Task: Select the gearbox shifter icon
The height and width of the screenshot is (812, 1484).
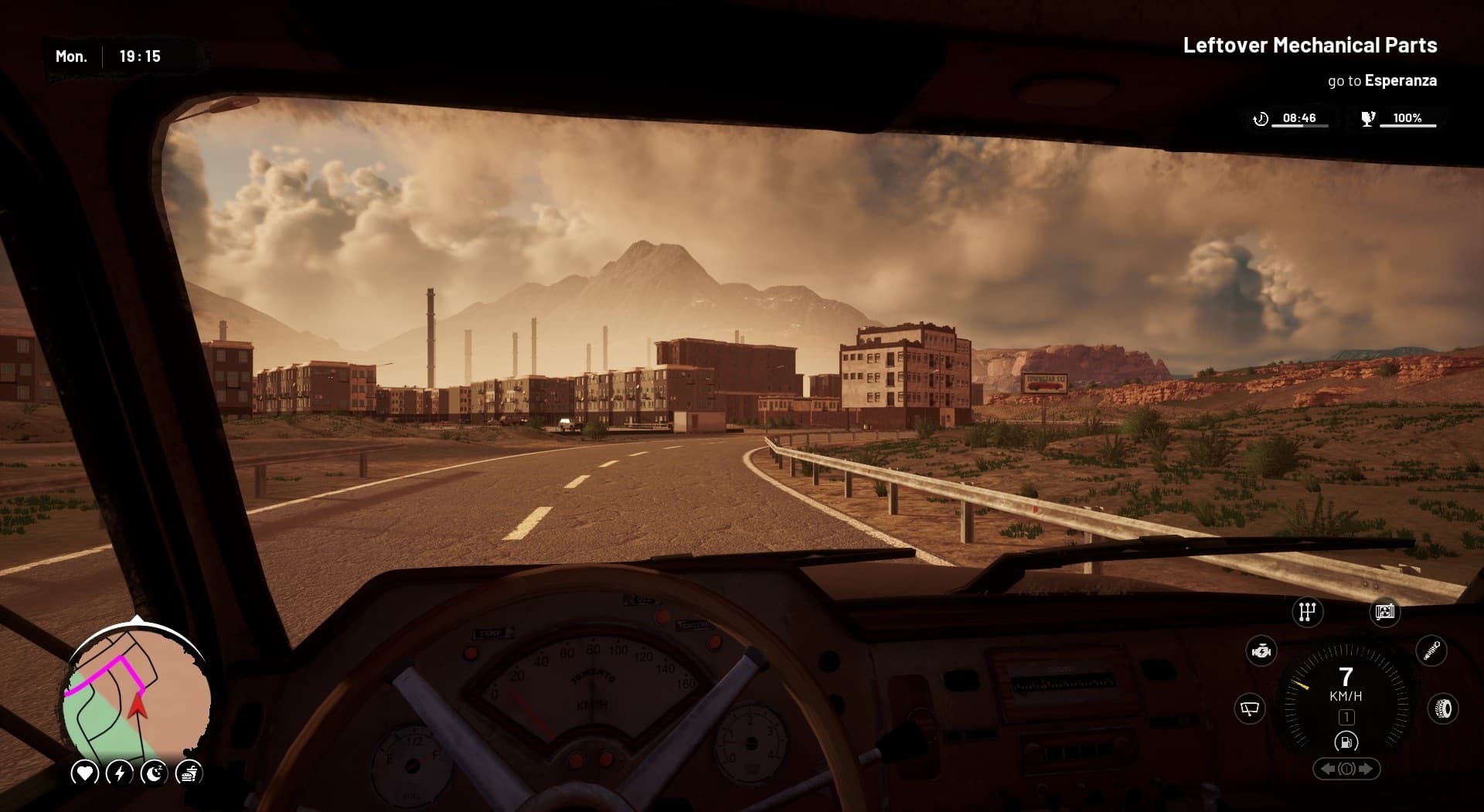Action: click(1306, 612)
